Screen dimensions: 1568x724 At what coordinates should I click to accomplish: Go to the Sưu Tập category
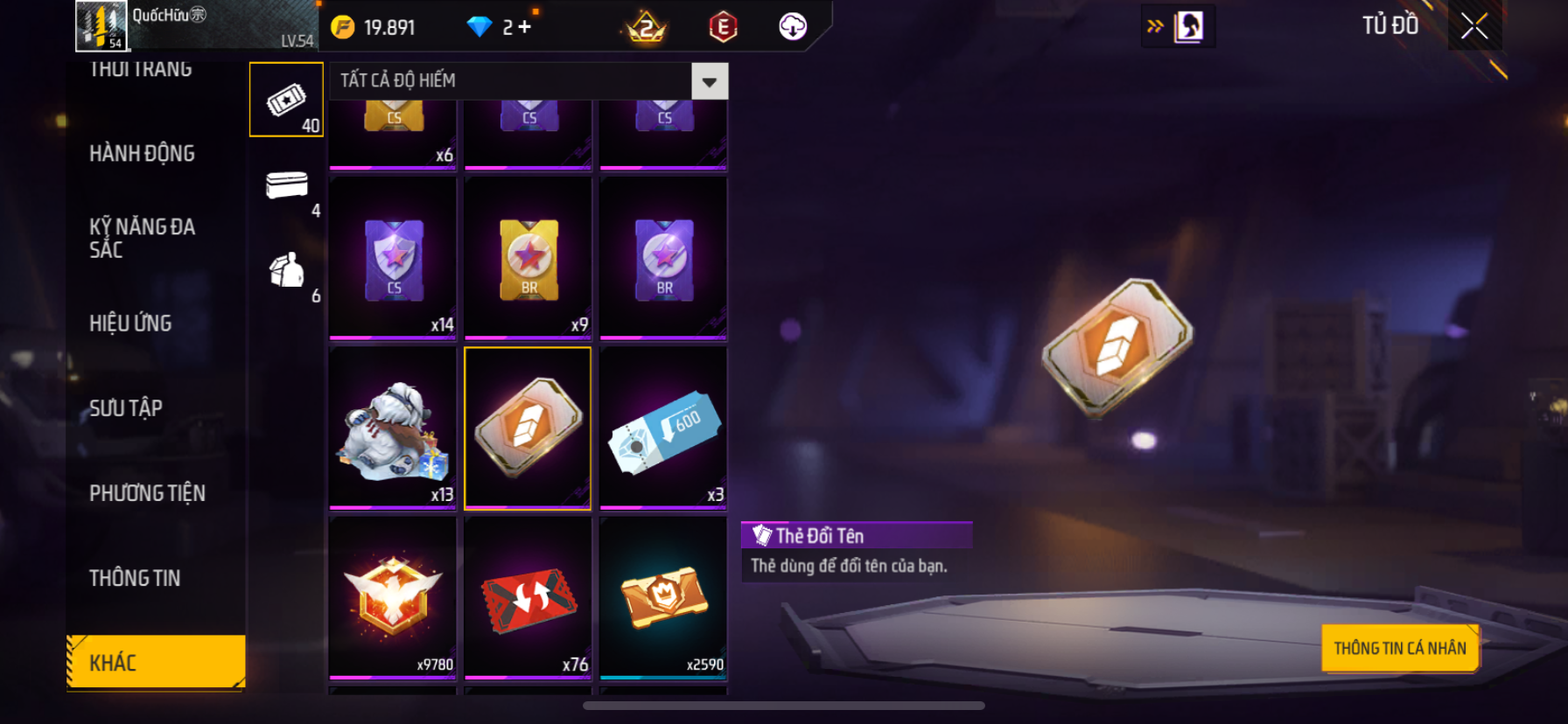tap(126, 408)
